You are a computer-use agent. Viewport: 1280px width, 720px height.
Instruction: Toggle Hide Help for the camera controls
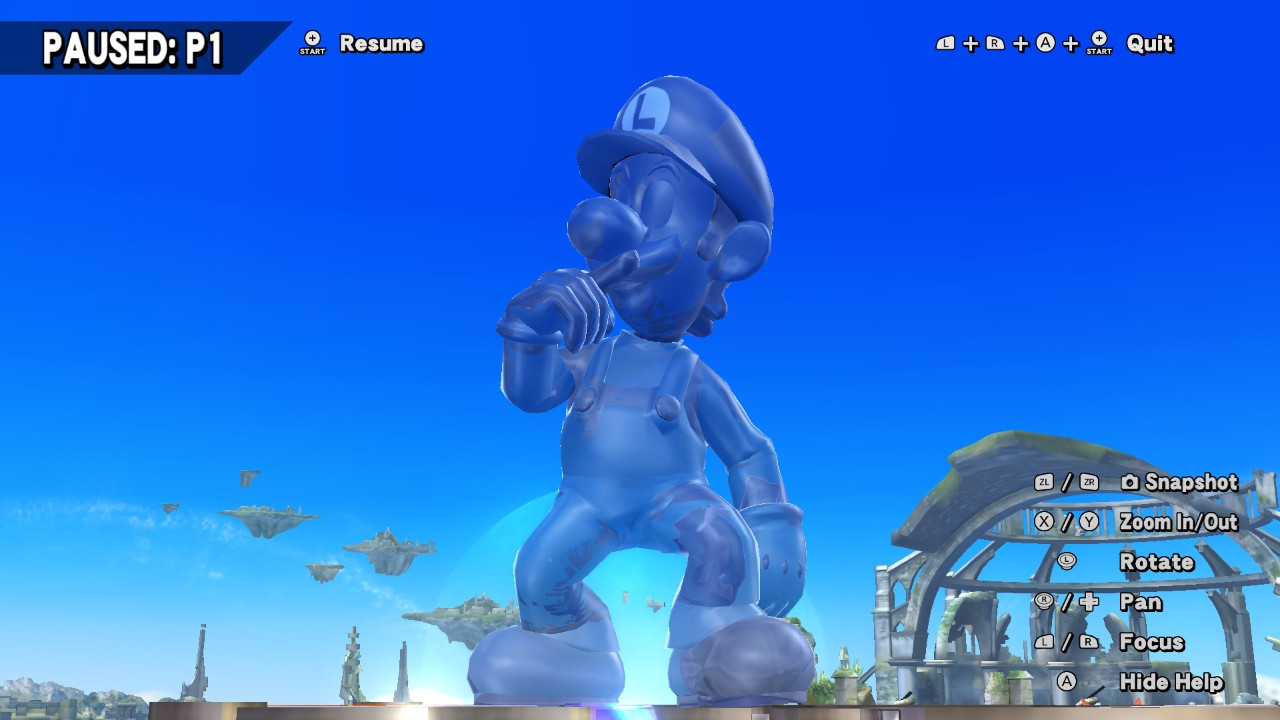1172,680
